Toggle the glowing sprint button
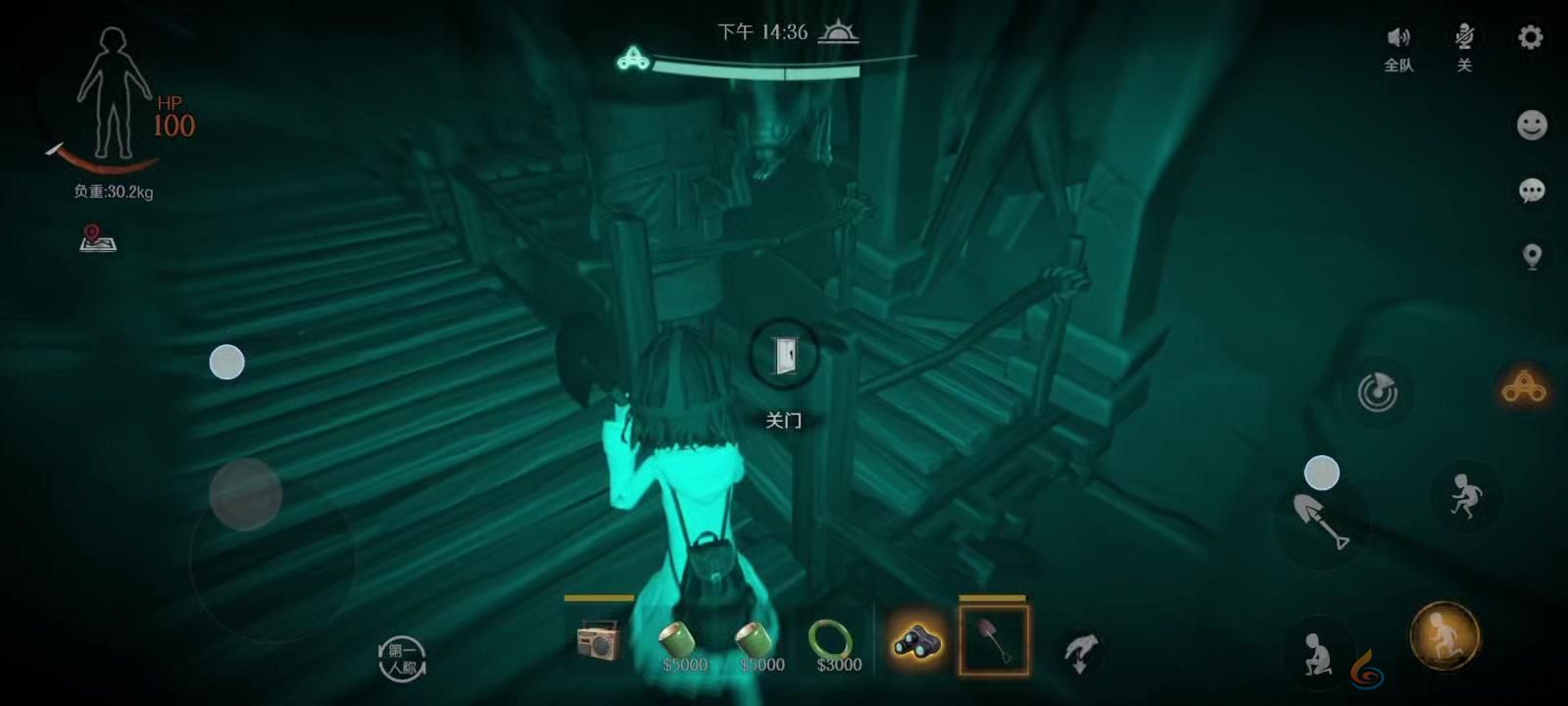This screenshot has height=706, width=1568. (1444, 636)
